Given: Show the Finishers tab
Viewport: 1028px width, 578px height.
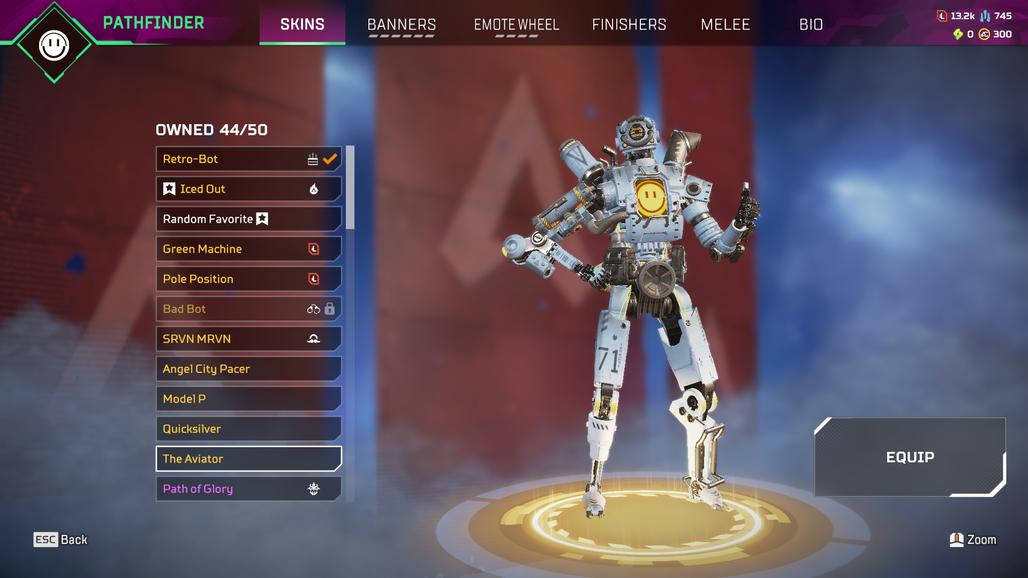Looking at the screenshot, I should pyautogui.click(x=629, y=24).
